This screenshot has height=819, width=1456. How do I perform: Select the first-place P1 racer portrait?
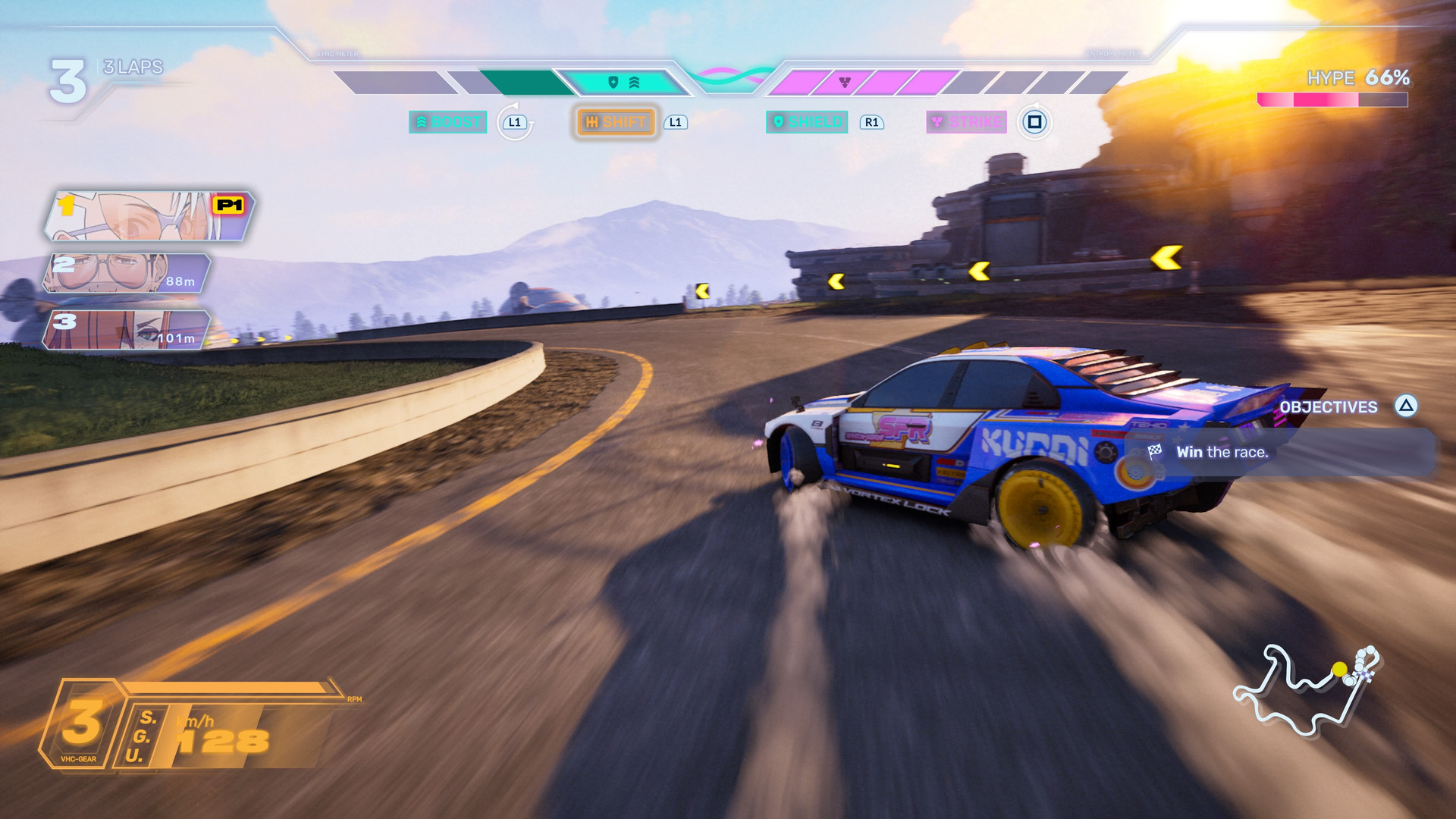pos(149,216)
